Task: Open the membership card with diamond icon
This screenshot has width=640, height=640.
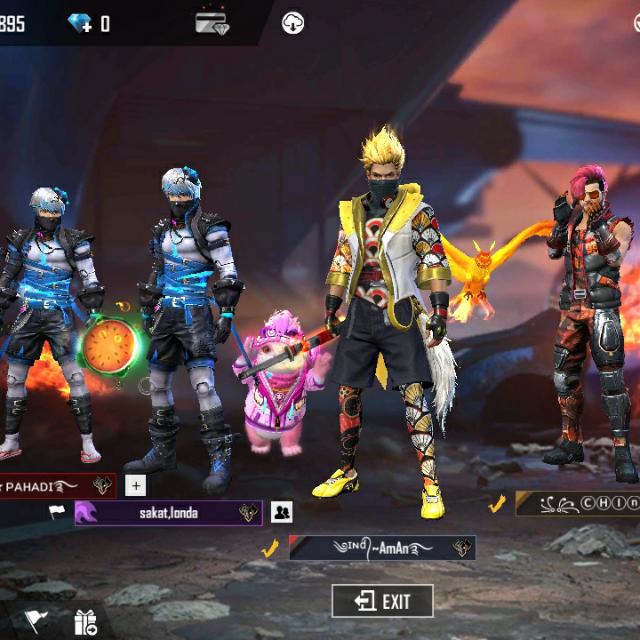Action: (x=212, y=23)
